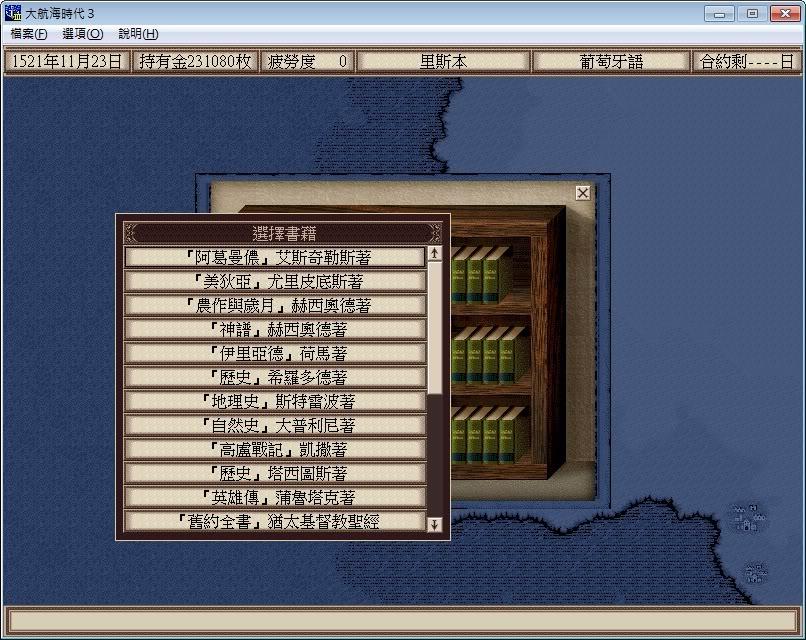Select 「英雄傳」 by 蒲魯塔克
806x640 pixels.
[x=275, y=497]
